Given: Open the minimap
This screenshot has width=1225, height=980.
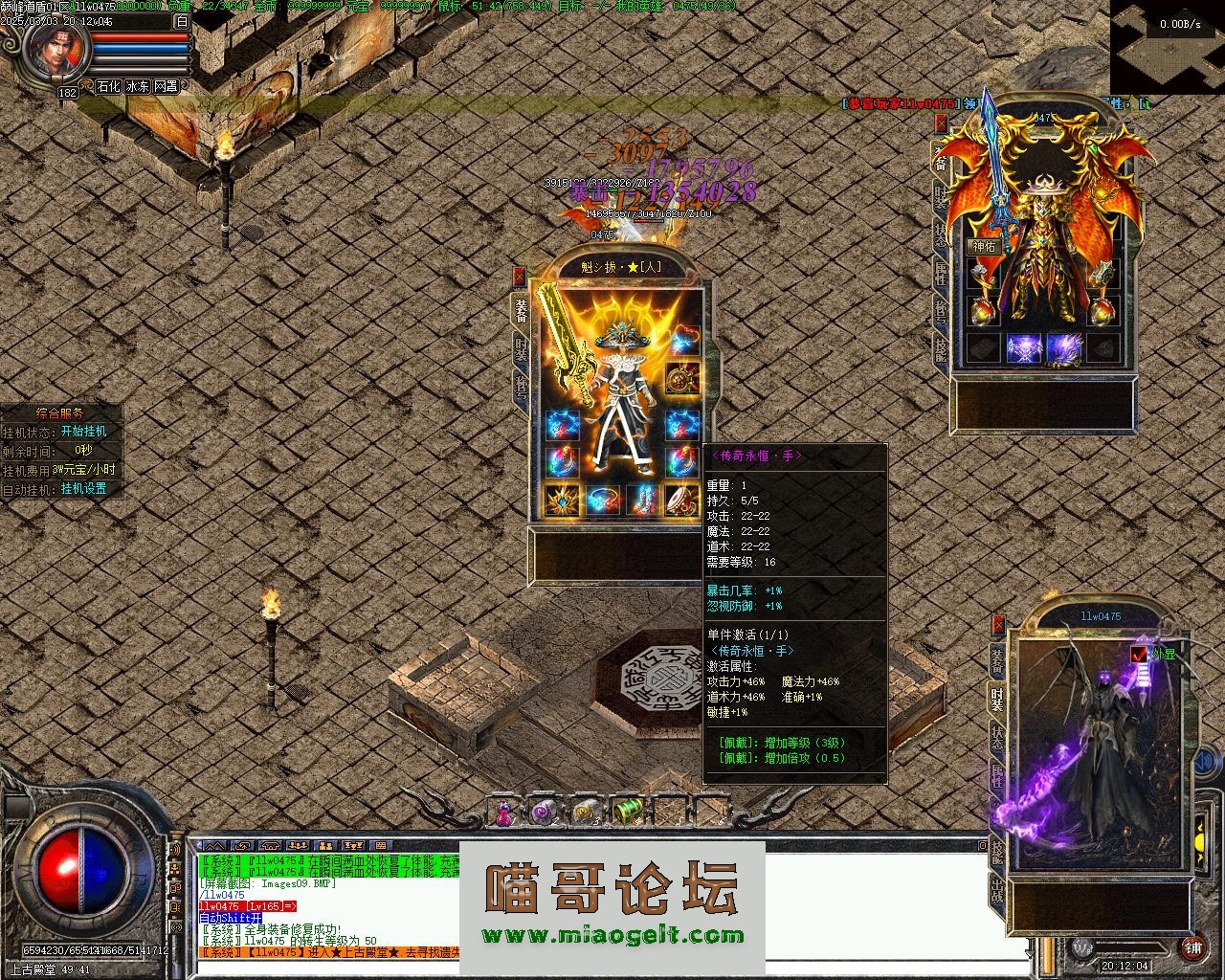Looking at the screenshot, I should (1167, 46).
